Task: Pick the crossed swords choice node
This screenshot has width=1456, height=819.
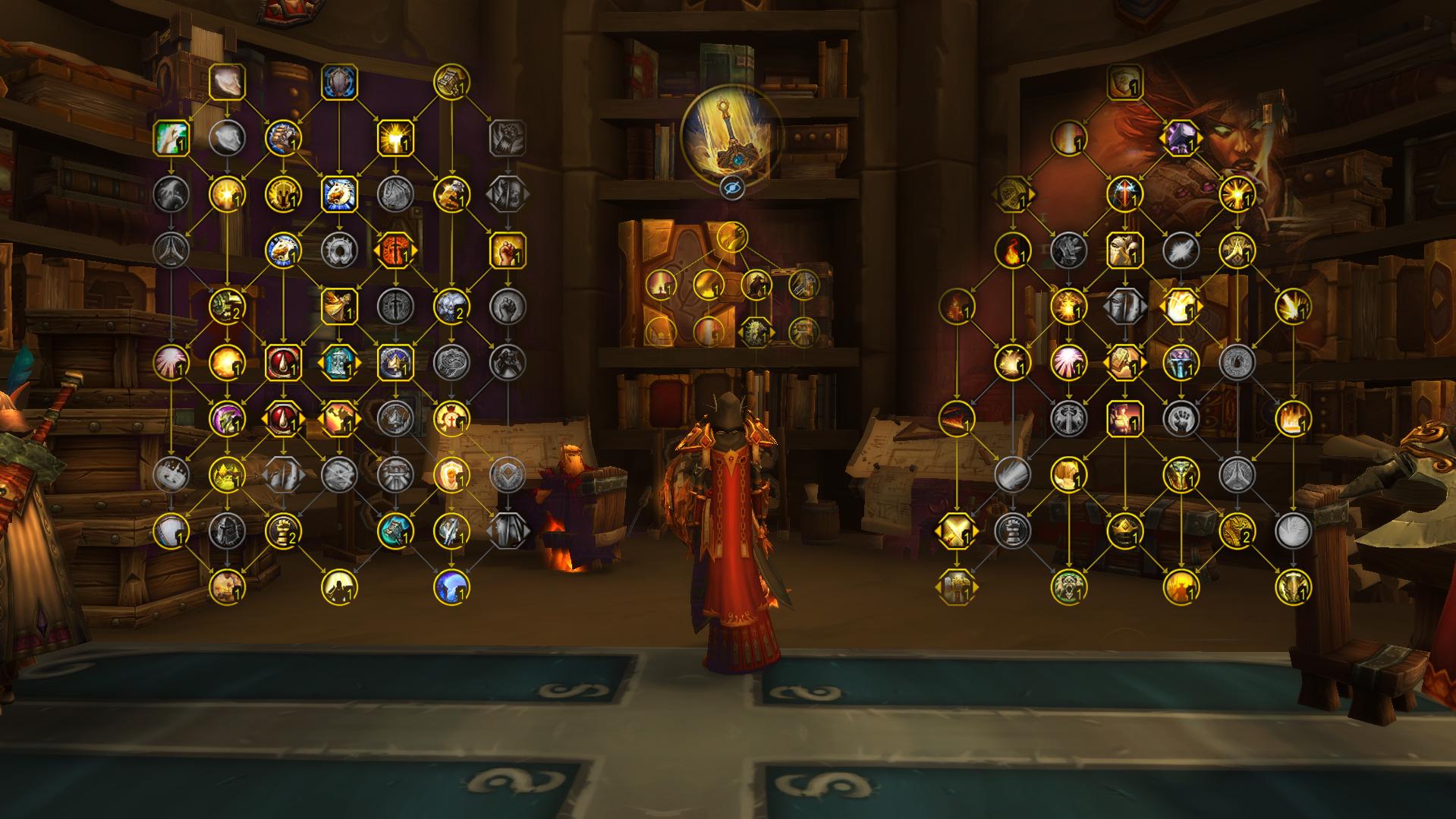Action: [x=957, y=531]
